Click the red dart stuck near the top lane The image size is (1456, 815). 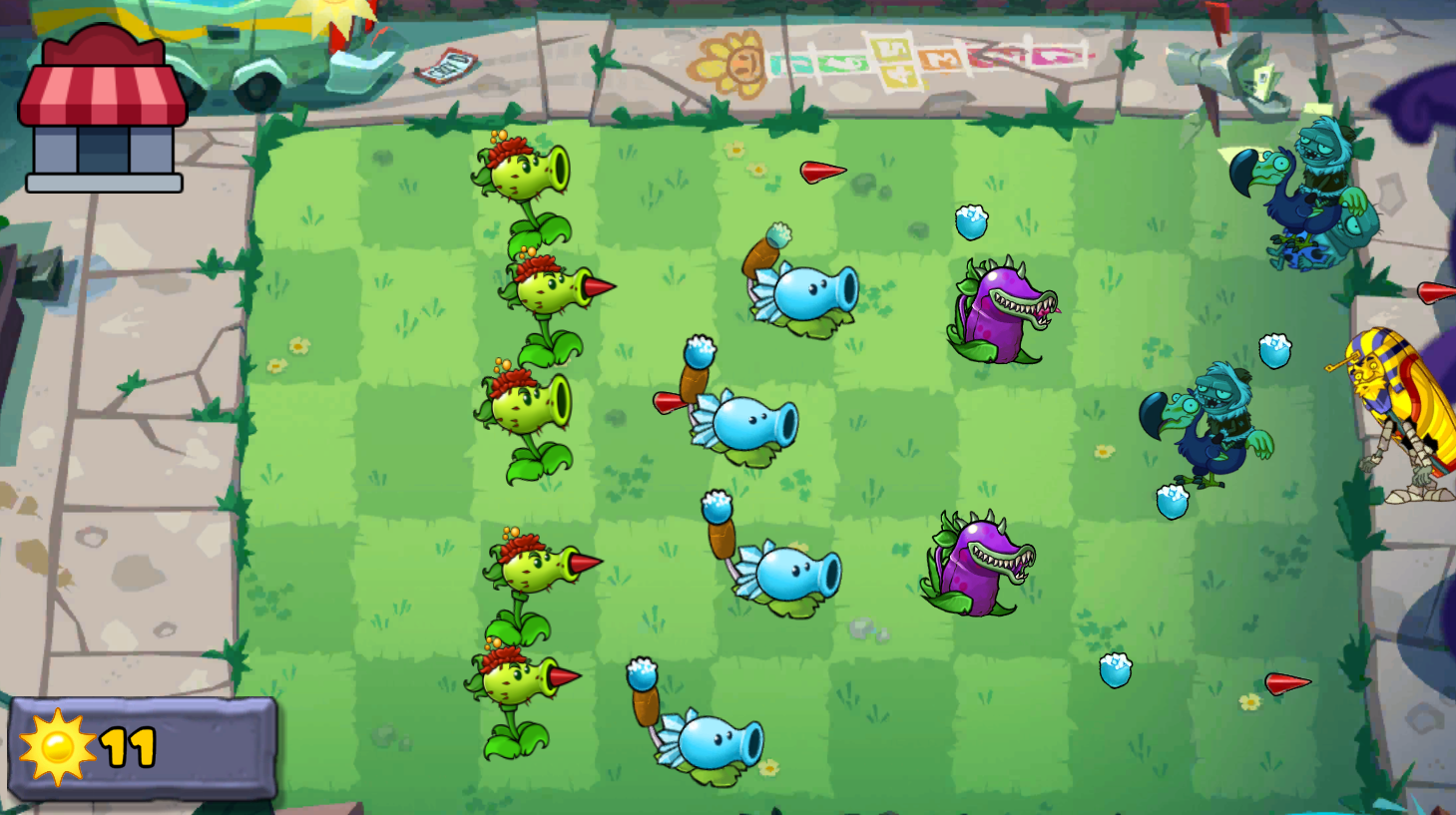click(821, 172)
